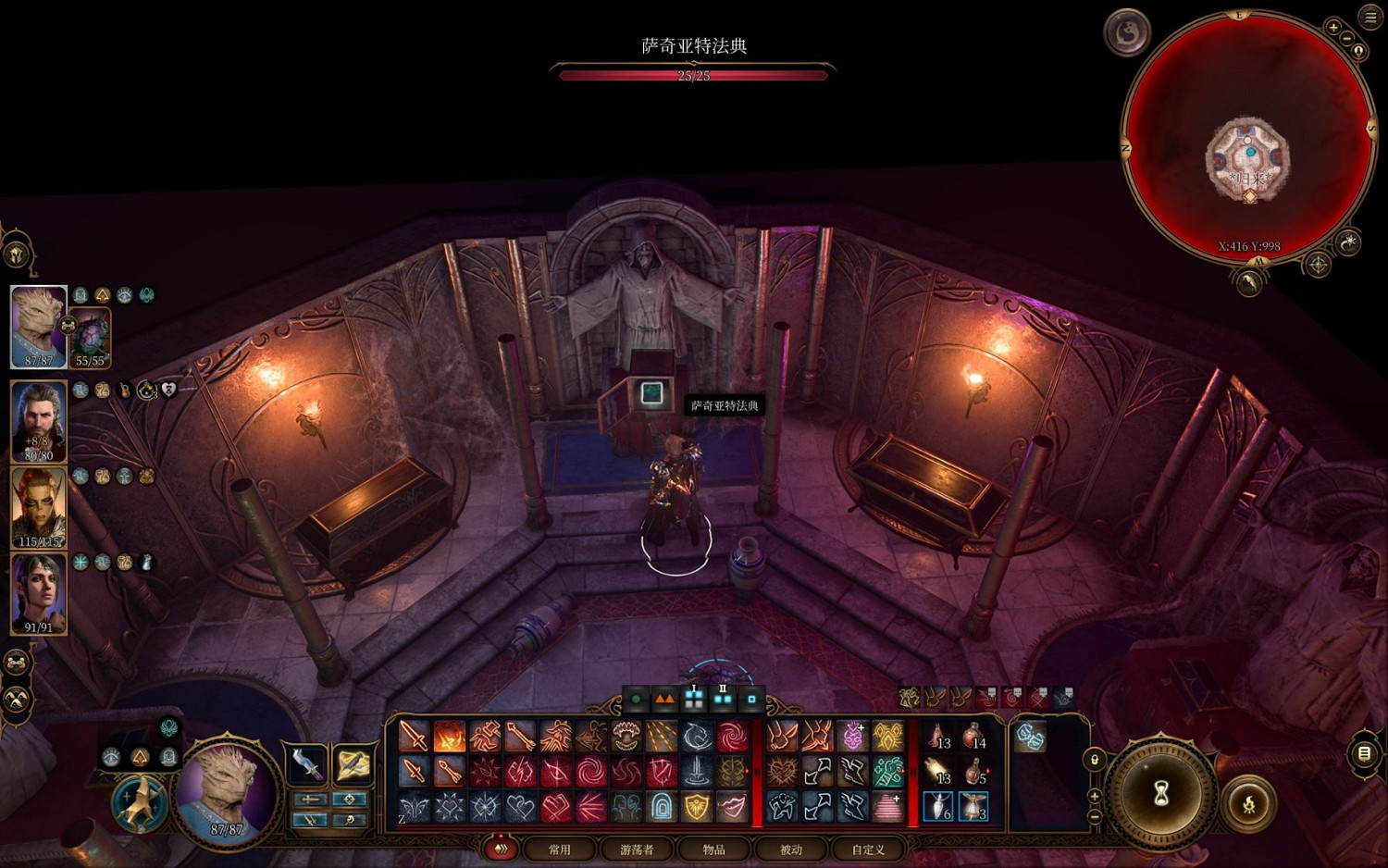Select Shadowheart's dark-haired party portrait

39,593
